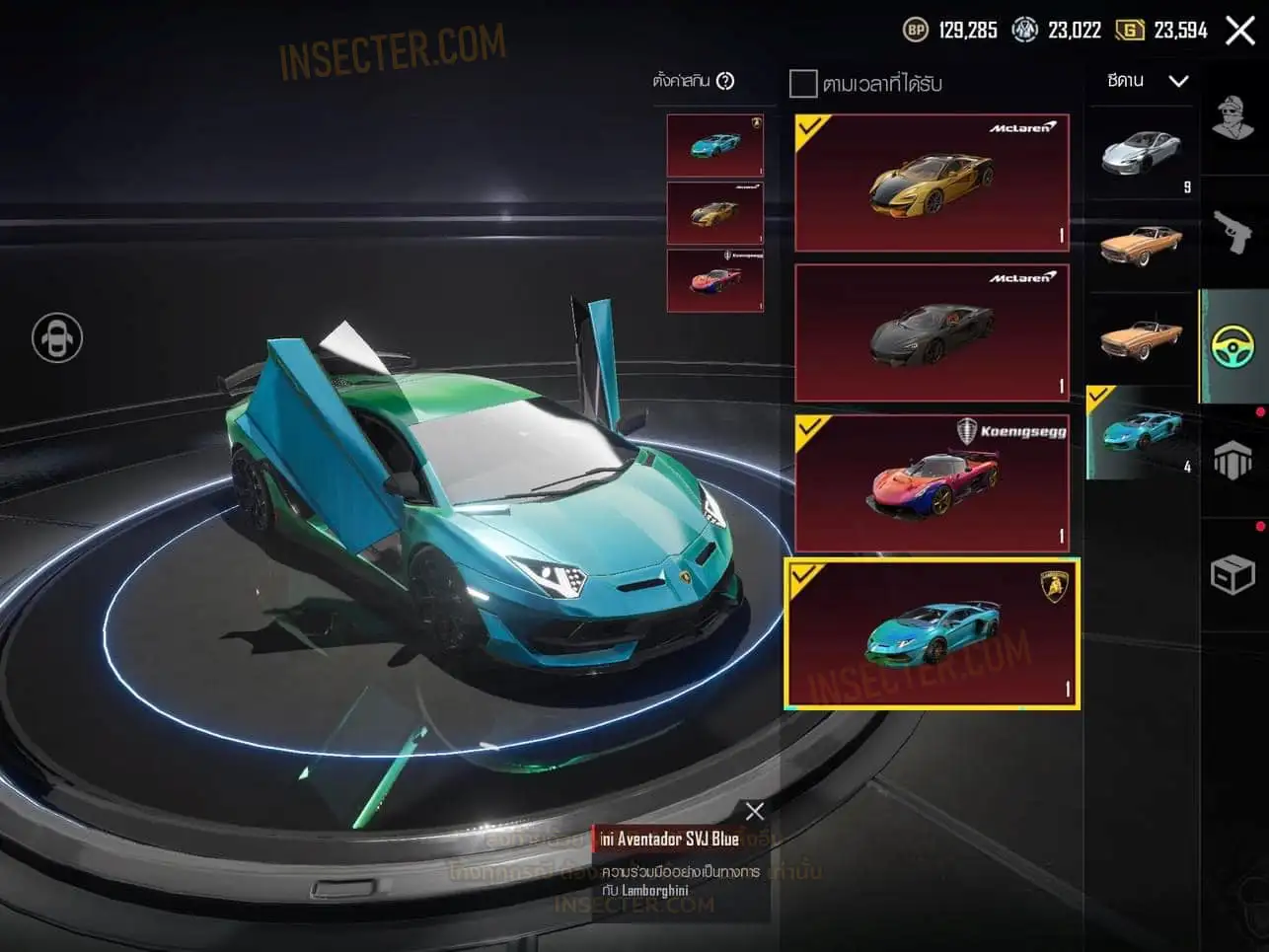Select the black McLaren skin card
1269x952 pixels.
click(932, 332)
